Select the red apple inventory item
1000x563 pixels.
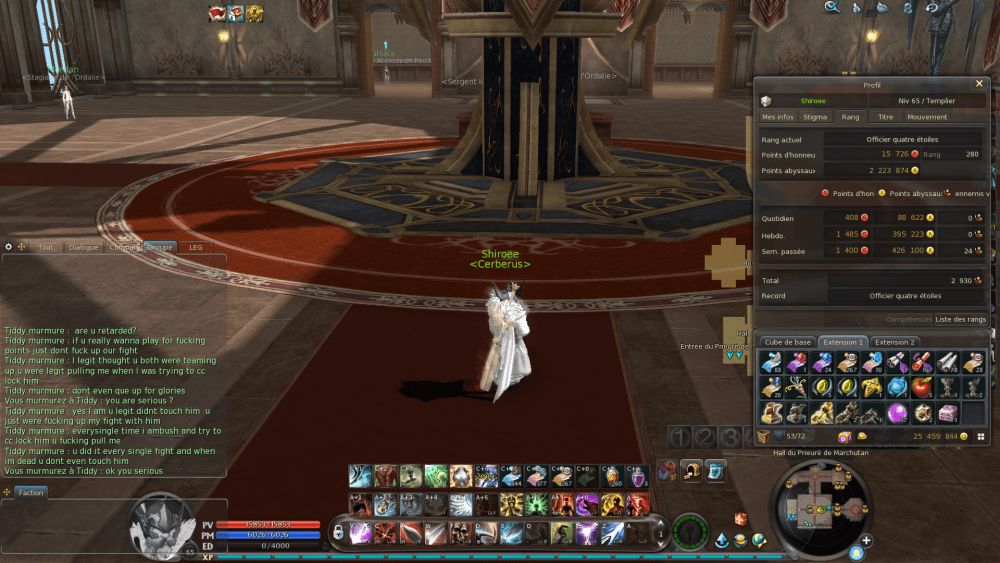(922, 386)
